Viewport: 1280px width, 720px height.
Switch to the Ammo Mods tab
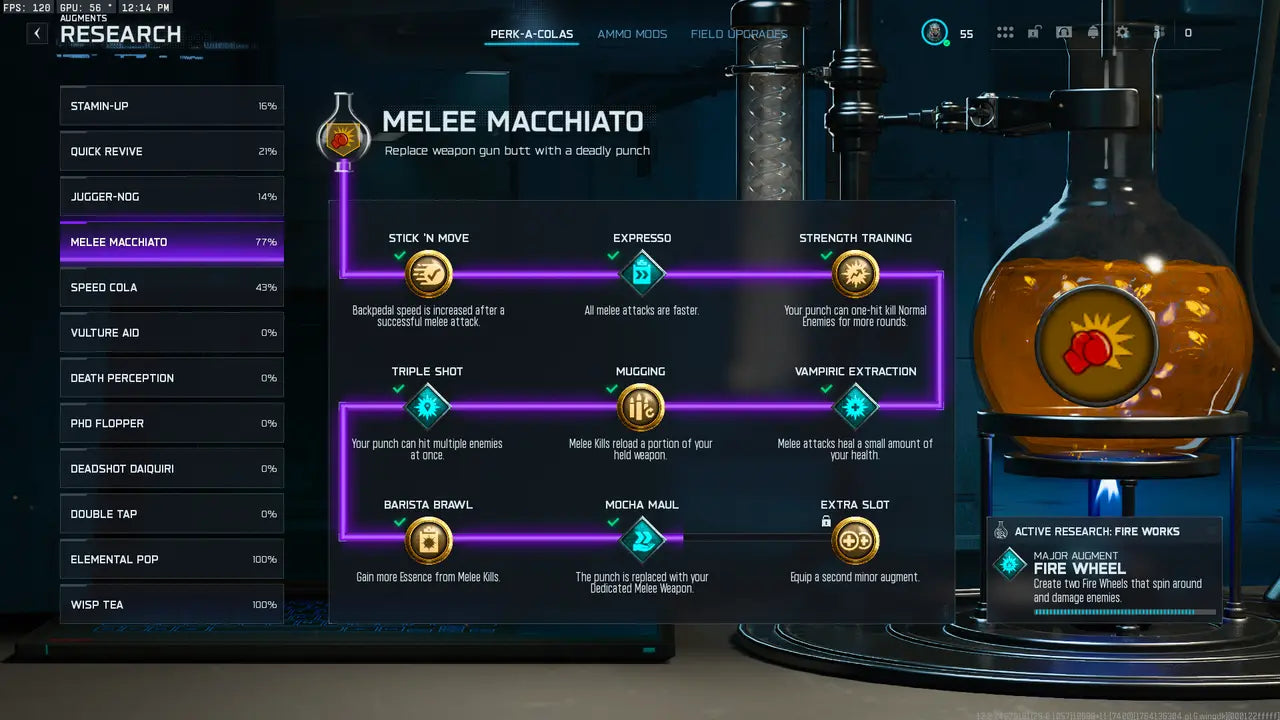click(x=632, y=34)
